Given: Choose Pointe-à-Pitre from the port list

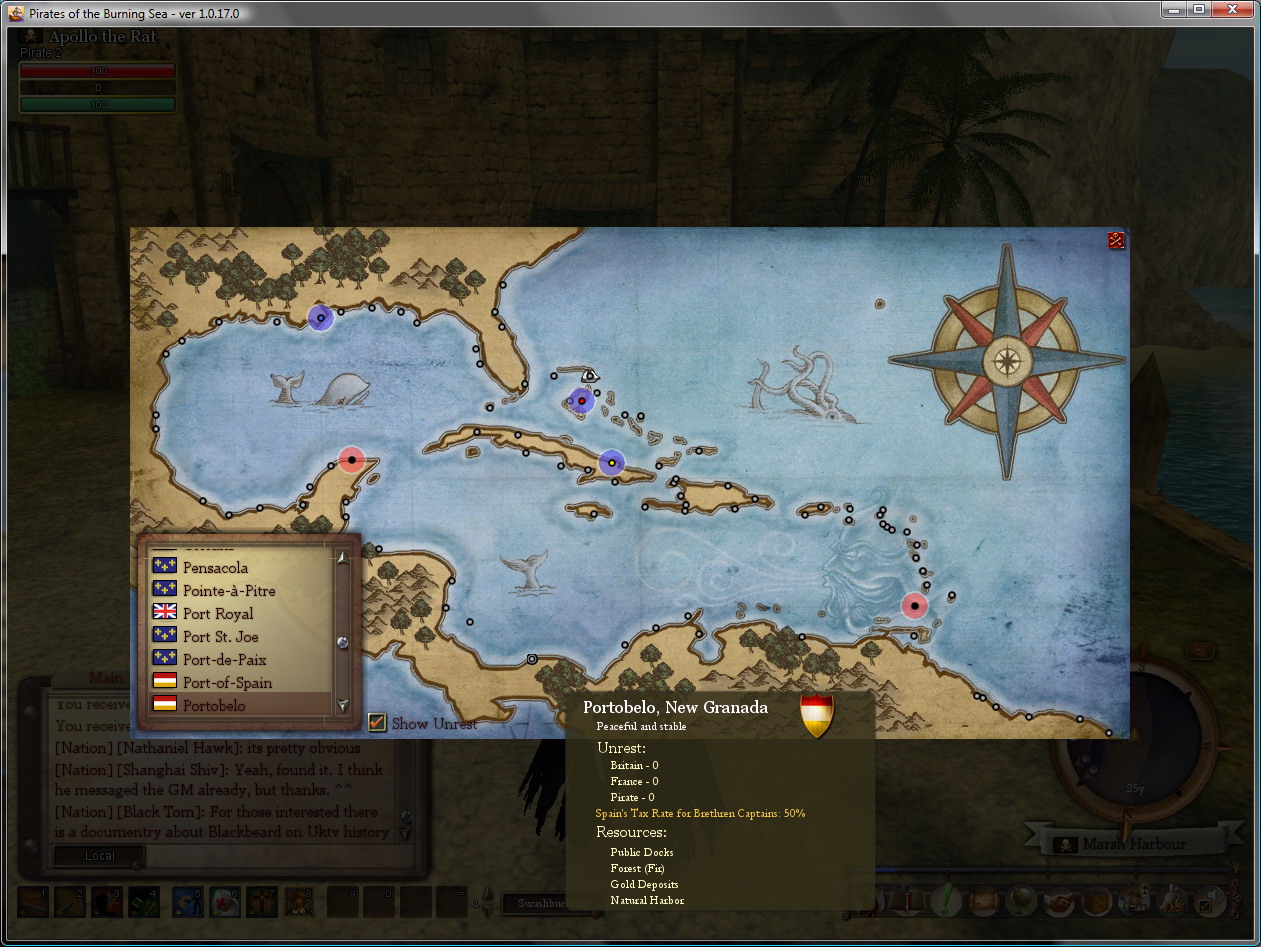Looking at the screenshot, I should pos(229,591).
